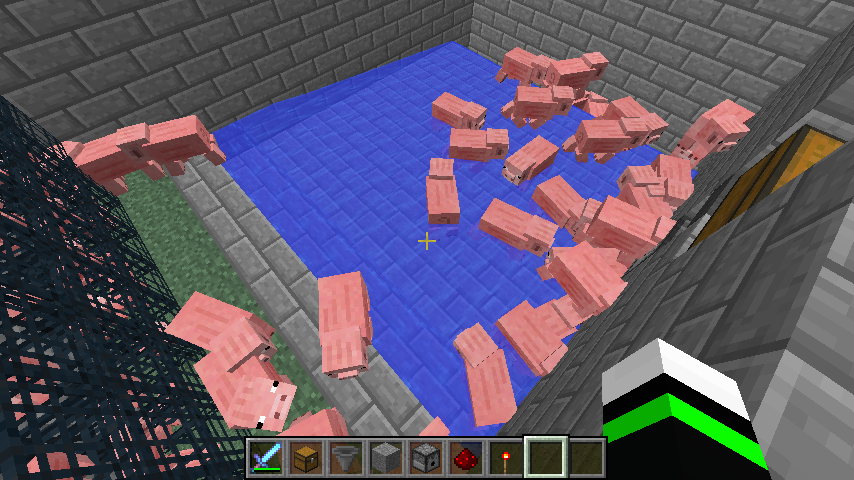
Task: Select the hopper hotbar slot
Action: [x=346, y=458]
